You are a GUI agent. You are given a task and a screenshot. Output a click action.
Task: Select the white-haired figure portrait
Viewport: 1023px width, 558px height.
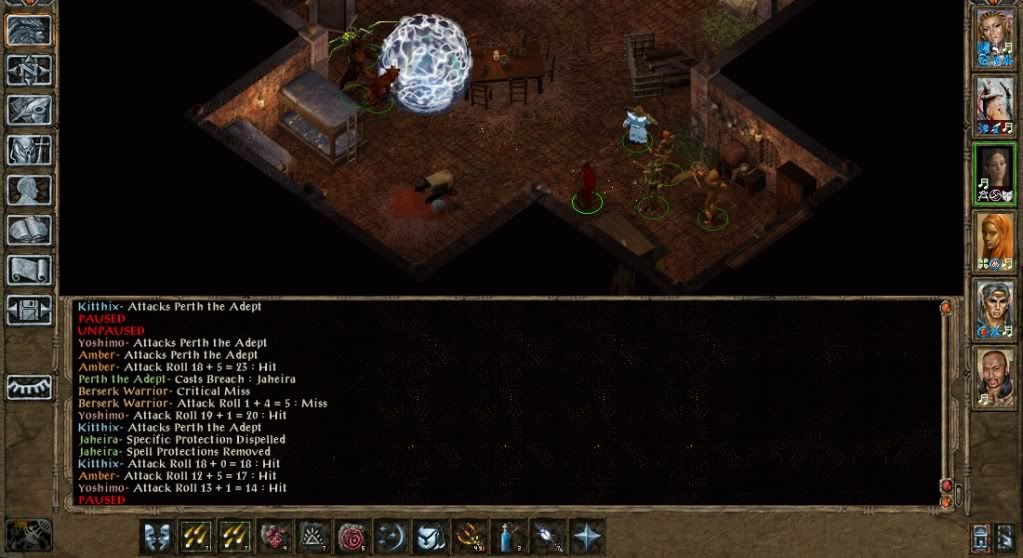[x=994, y=105]
